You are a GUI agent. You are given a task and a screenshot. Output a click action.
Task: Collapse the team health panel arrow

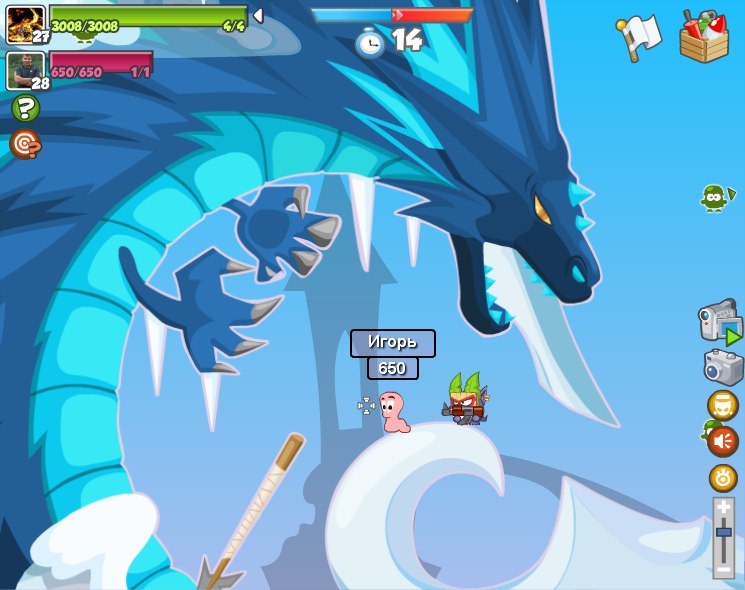[x=258, y=16]
